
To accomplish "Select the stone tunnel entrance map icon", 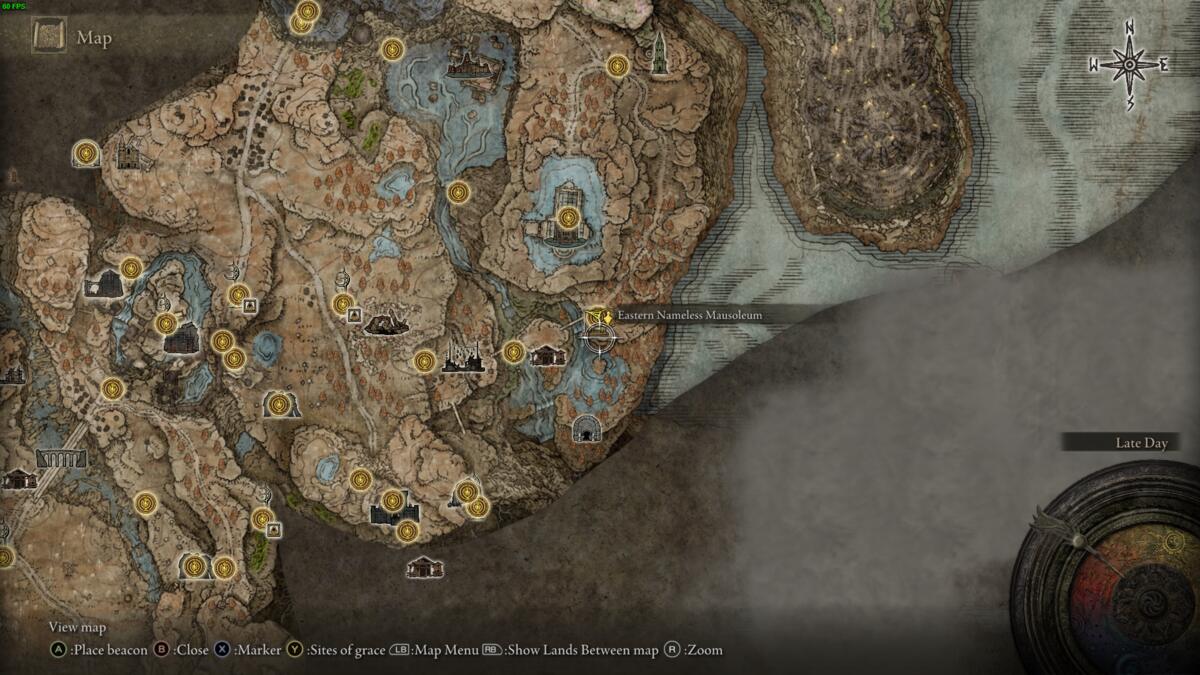I will point(586,430).
